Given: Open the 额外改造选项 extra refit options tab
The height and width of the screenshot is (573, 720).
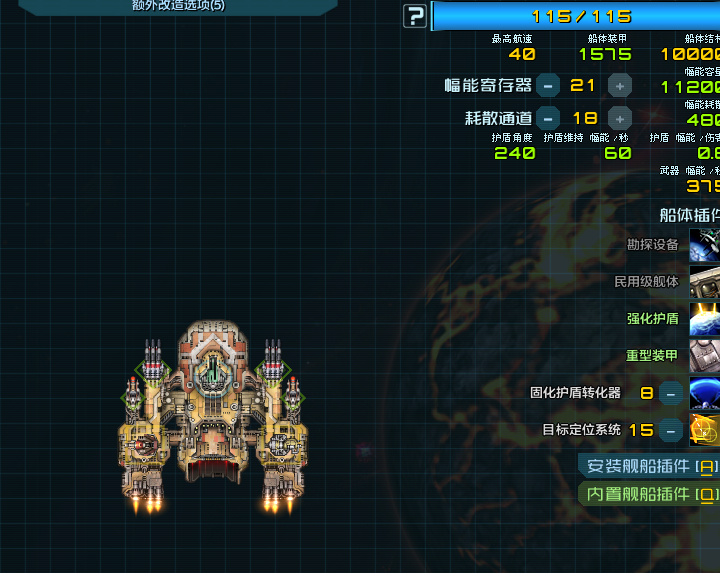Looking at the screenshot, I should point(178,6).
